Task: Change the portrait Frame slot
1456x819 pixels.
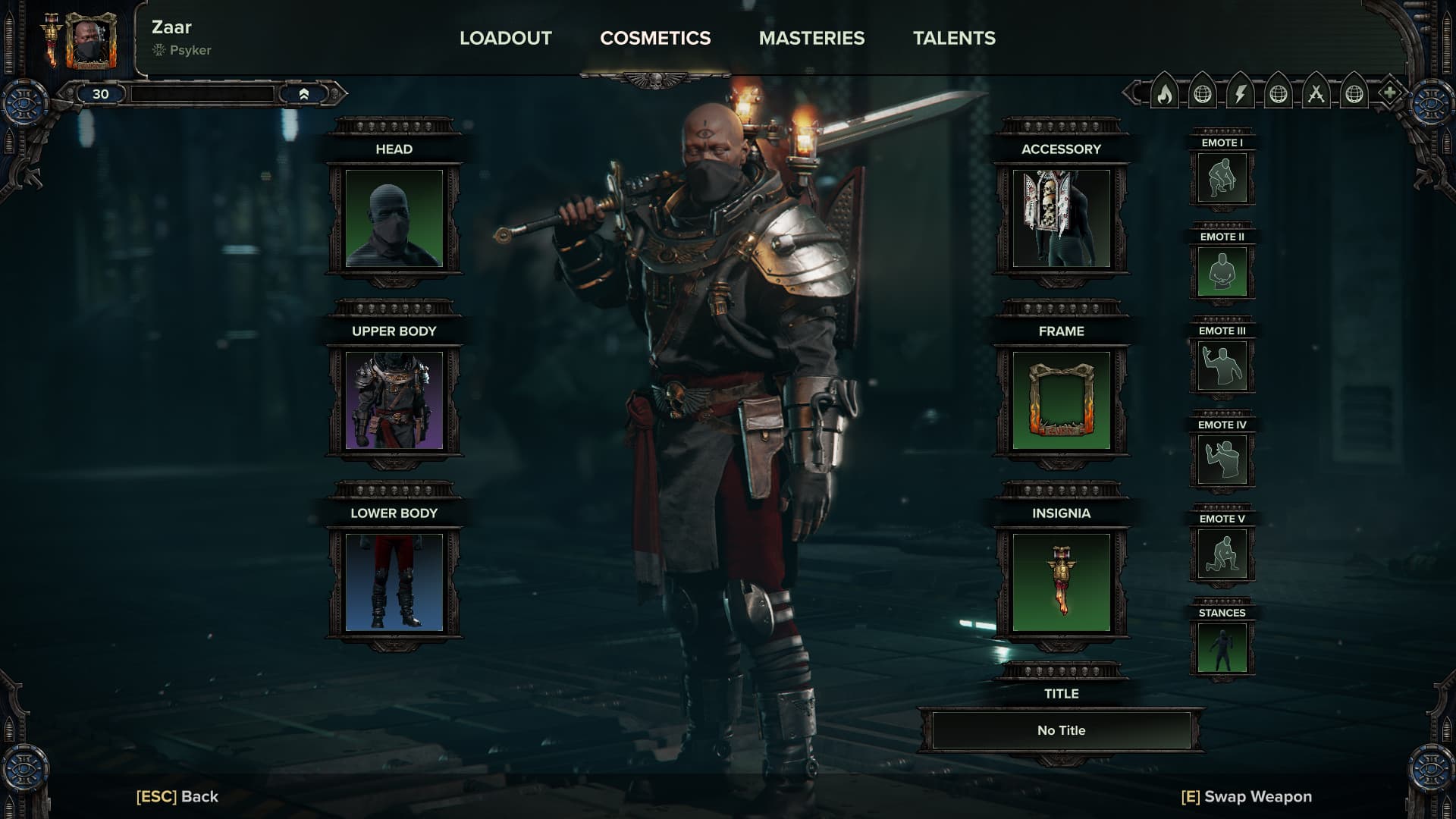Action: [x=1061, y=400]
